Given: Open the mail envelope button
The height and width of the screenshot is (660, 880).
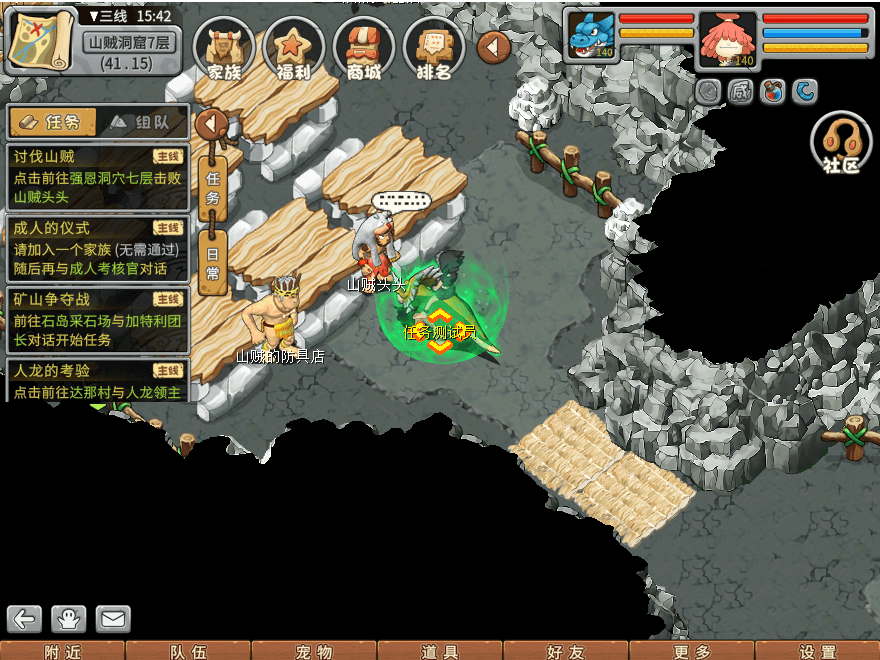Looking at the screenshot, I should pos(113,619).
